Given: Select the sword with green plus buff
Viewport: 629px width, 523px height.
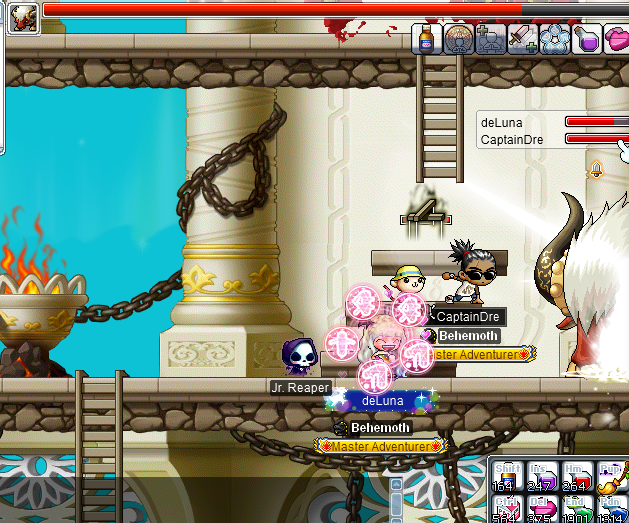Looking at the screenshot, I should (x=522, y=39).
